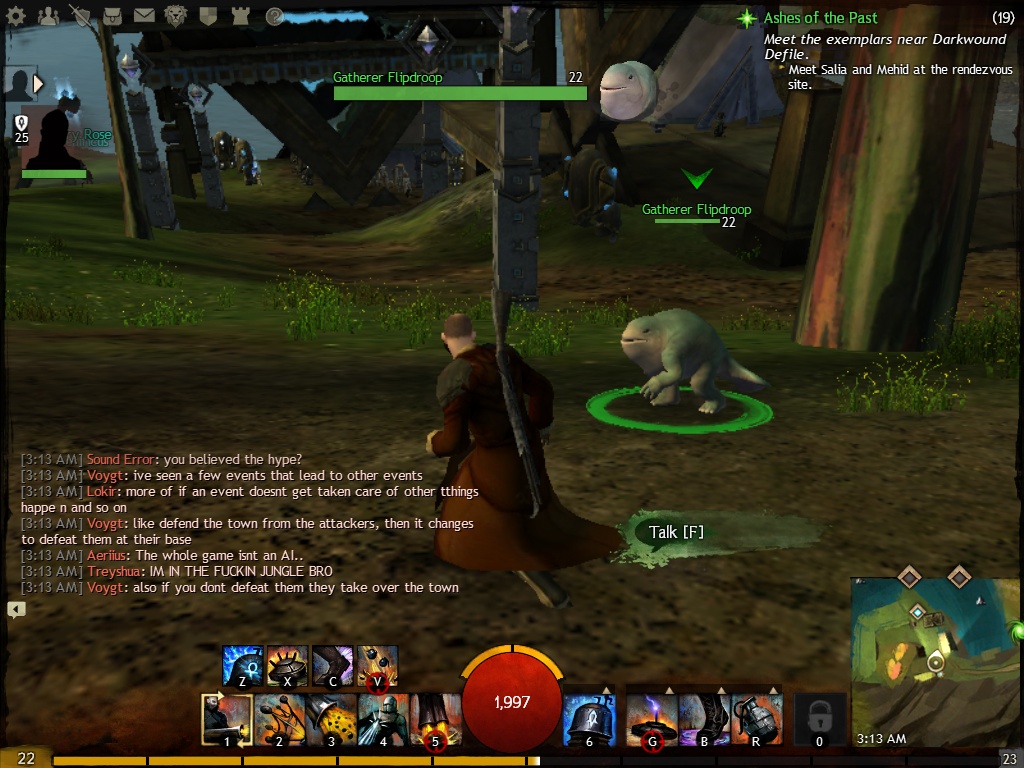
Task: Open the mail envelope icon
Action: pyautogui.click(x=144, y=16)
